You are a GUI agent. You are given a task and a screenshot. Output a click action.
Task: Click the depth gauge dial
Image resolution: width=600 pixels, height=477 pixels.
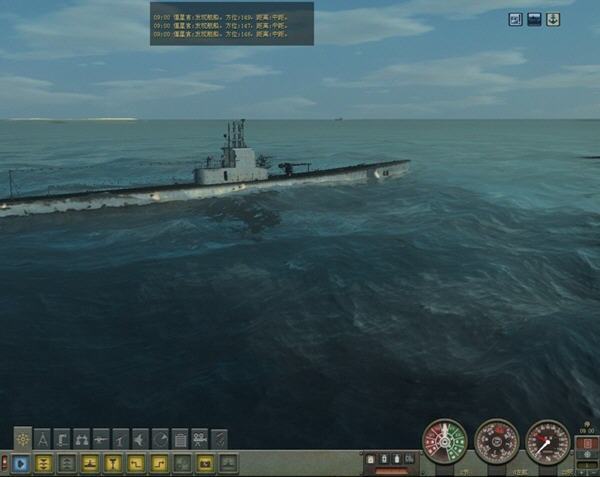[547, 441]
